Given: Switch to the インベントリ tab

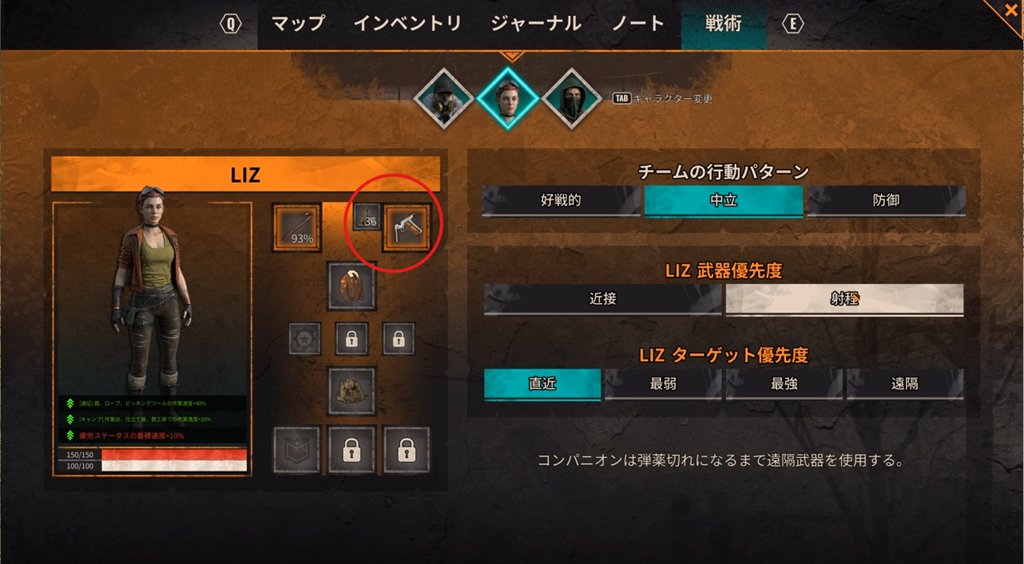Looking at the screenshot, I should pos(407,24).
